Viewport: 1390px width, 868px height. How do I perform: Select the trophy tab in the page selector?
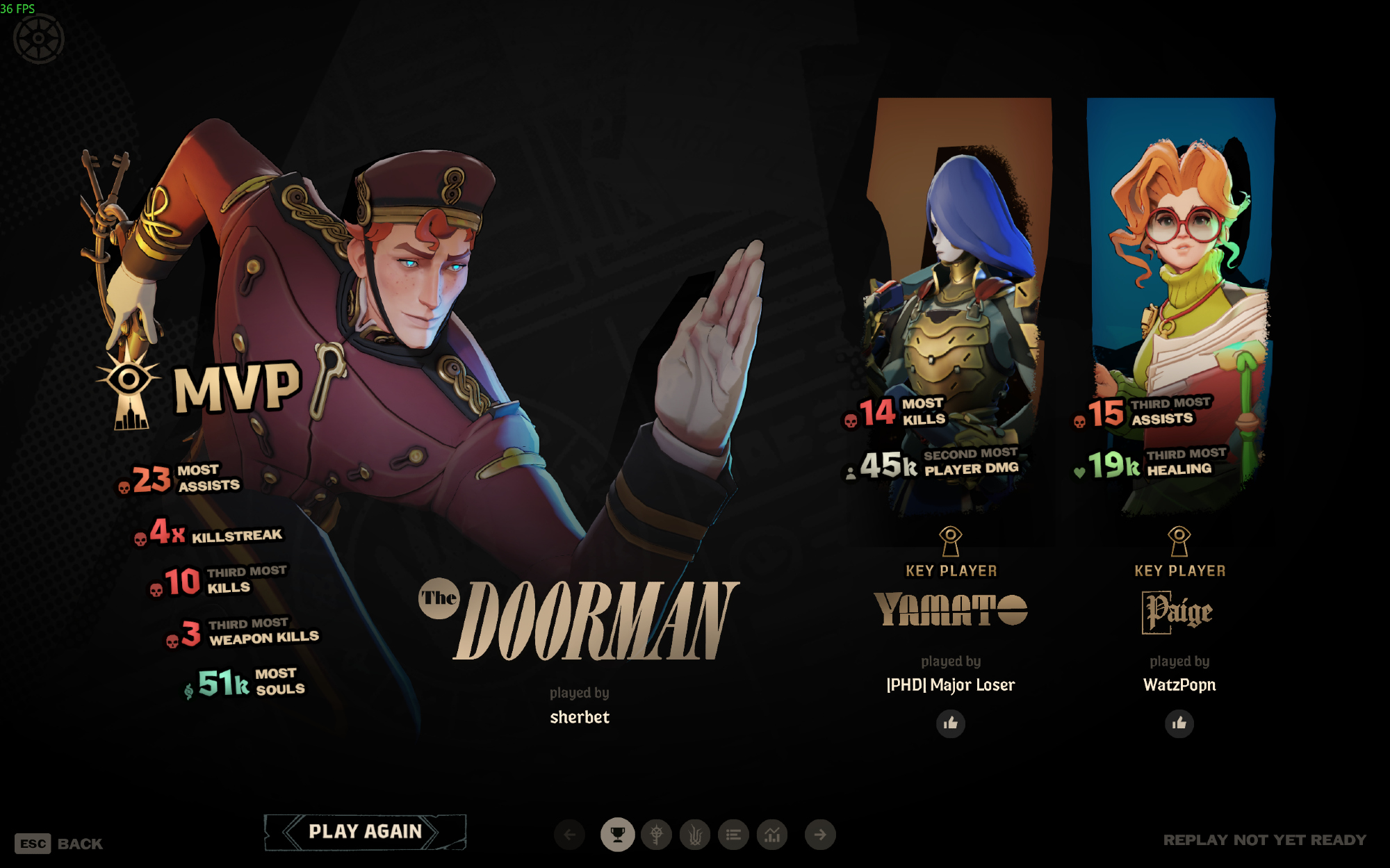click(x=617, y=835)
